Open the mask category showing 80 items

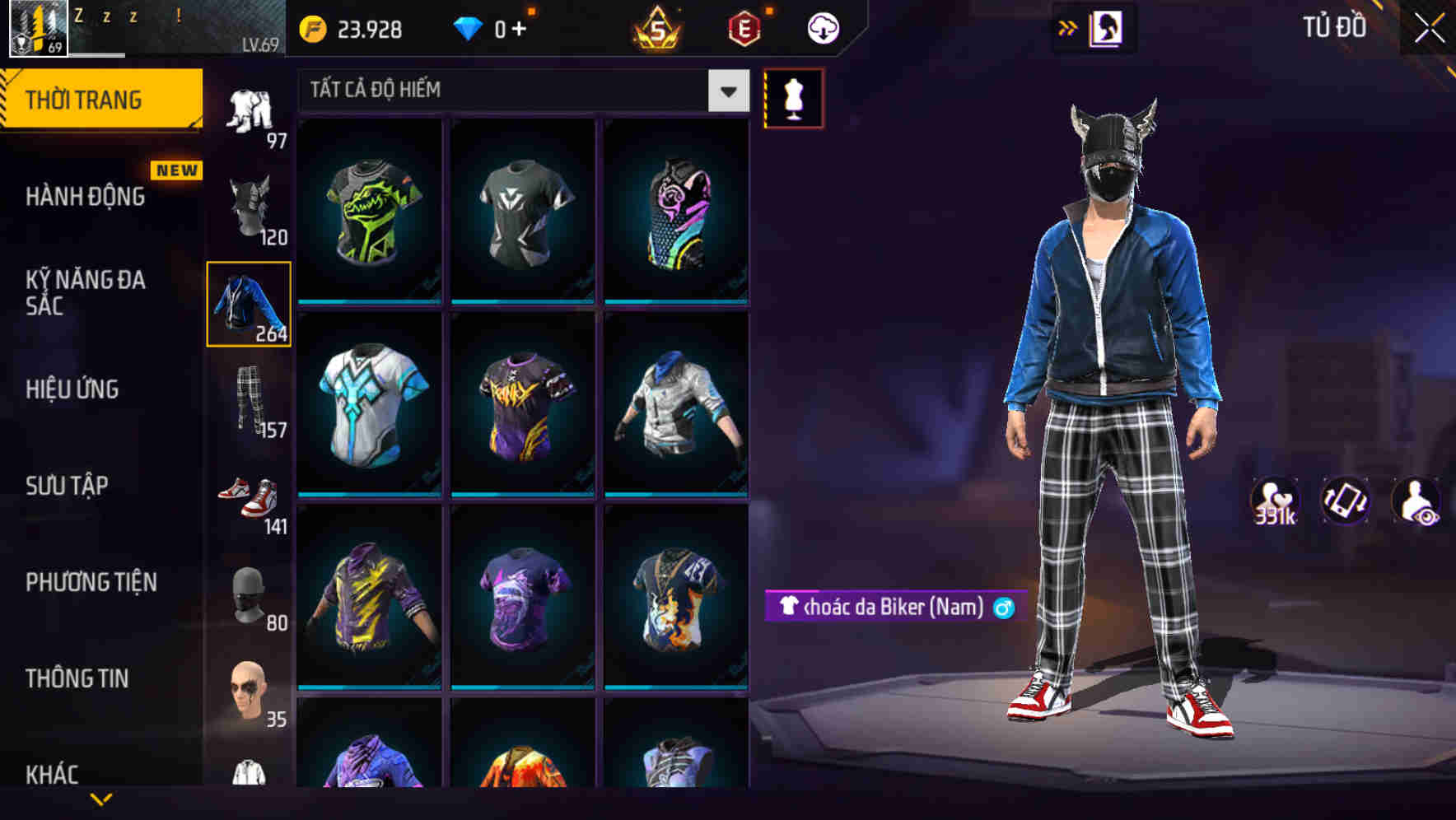click(x=250, y=597)
